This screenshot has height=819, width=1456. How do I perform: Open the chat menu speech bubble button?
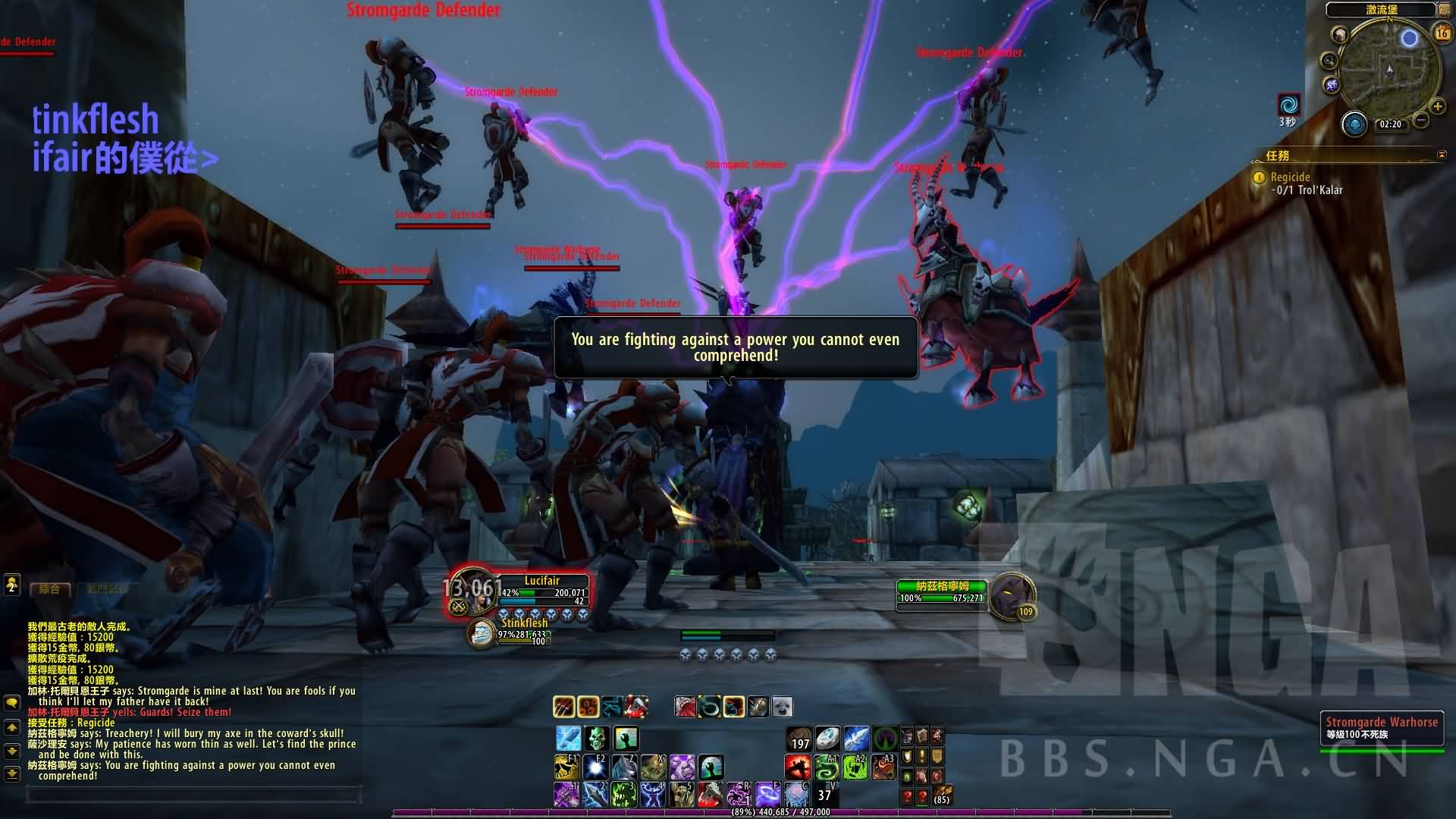click(11, 702)
